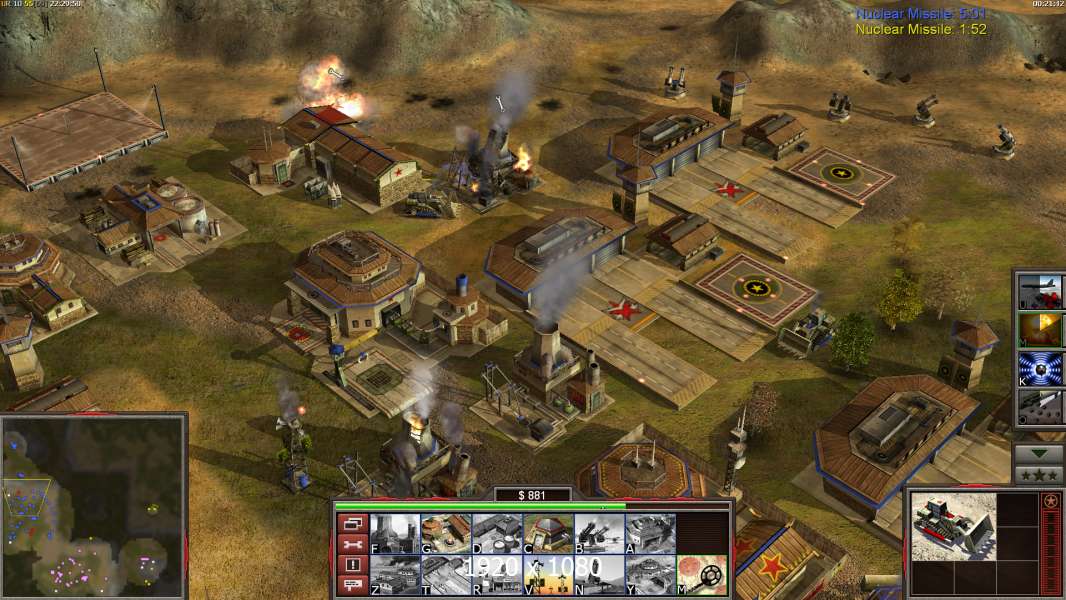Viewport: 1066px width, 600px height.
Task: Activate the blue EMP pulse power
Action: (1040, 367)
